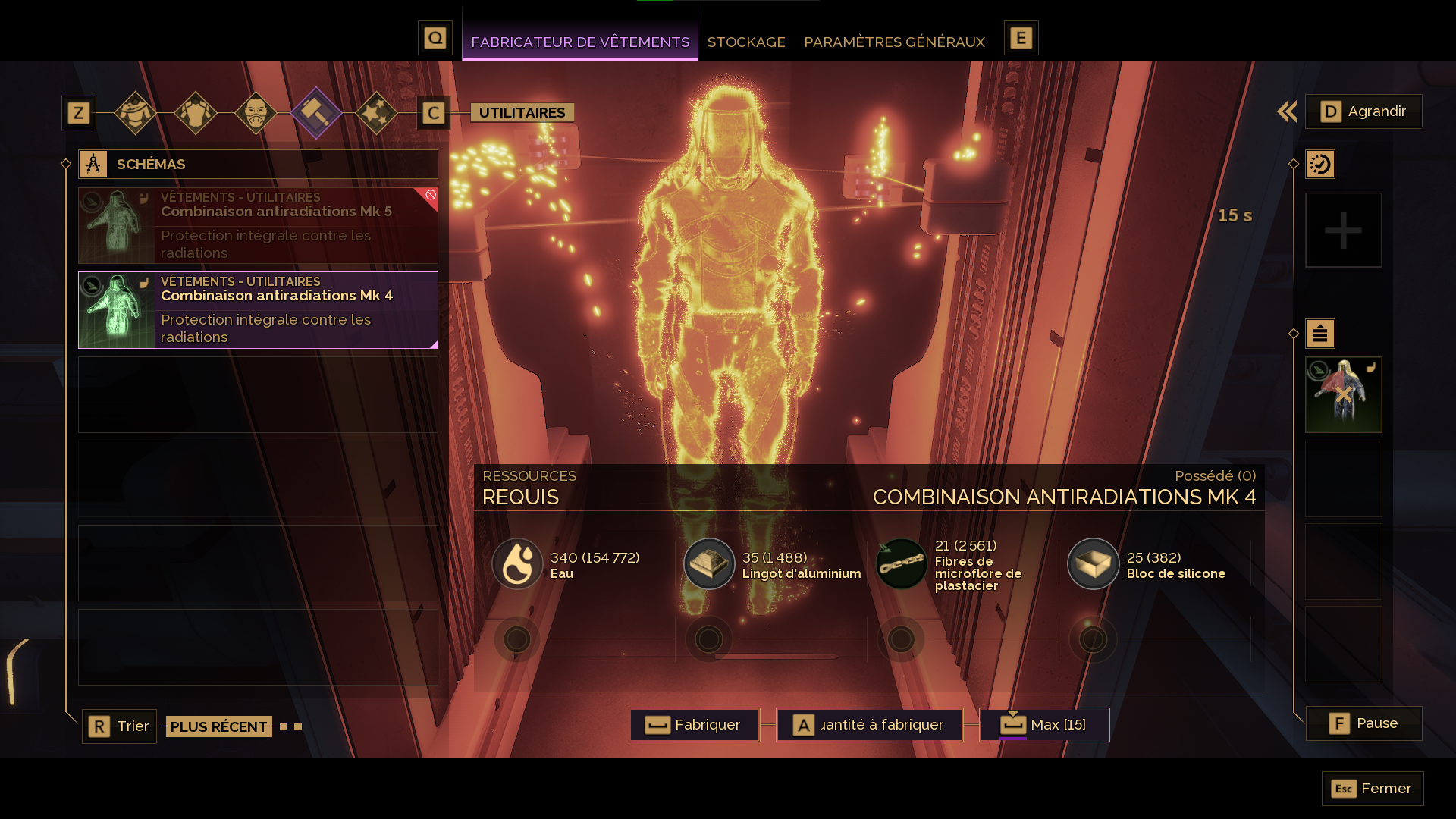1456x819 pixels.
Task: Sort the schemas with Trier
Action: pos(119,726)
